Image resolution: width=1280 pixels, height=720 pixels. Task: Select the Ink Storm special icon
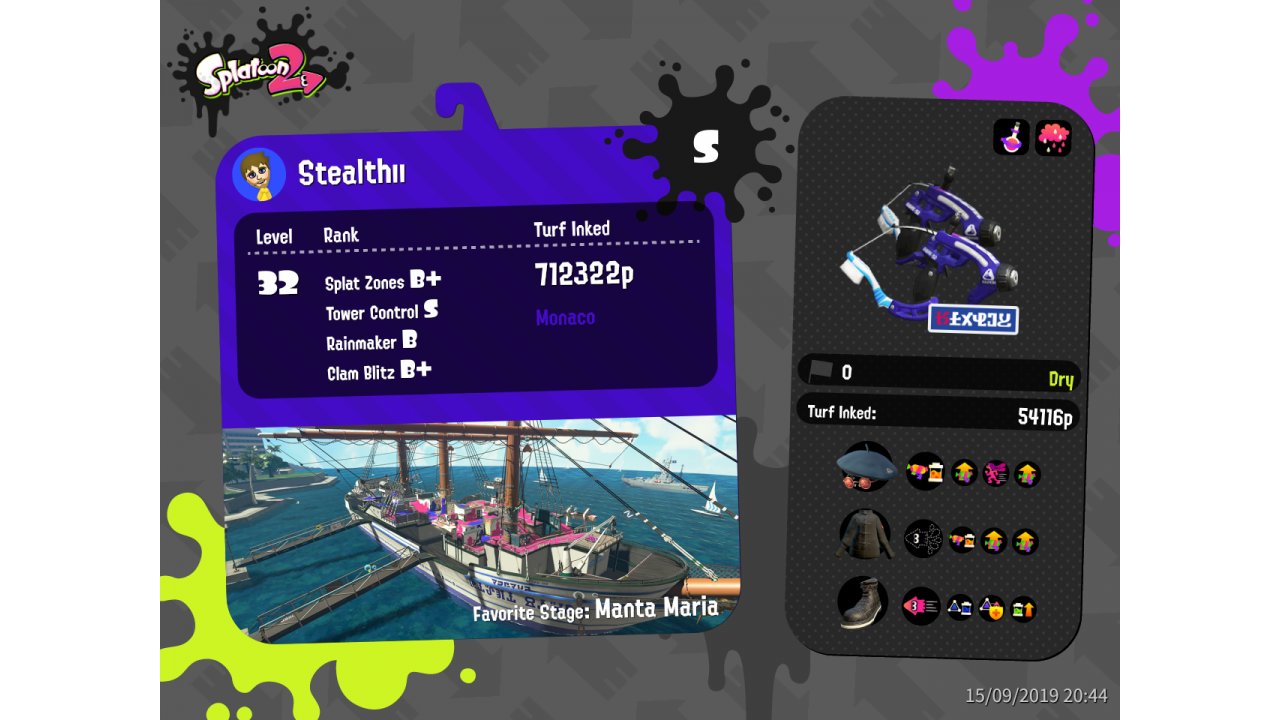[x=1053, y=137]
